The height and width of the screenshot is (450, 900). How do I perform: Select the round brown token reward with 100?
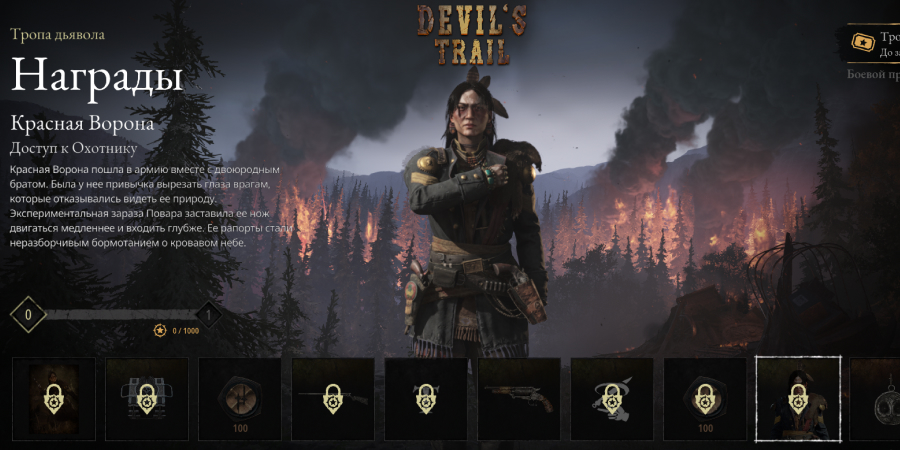point(238,399)
